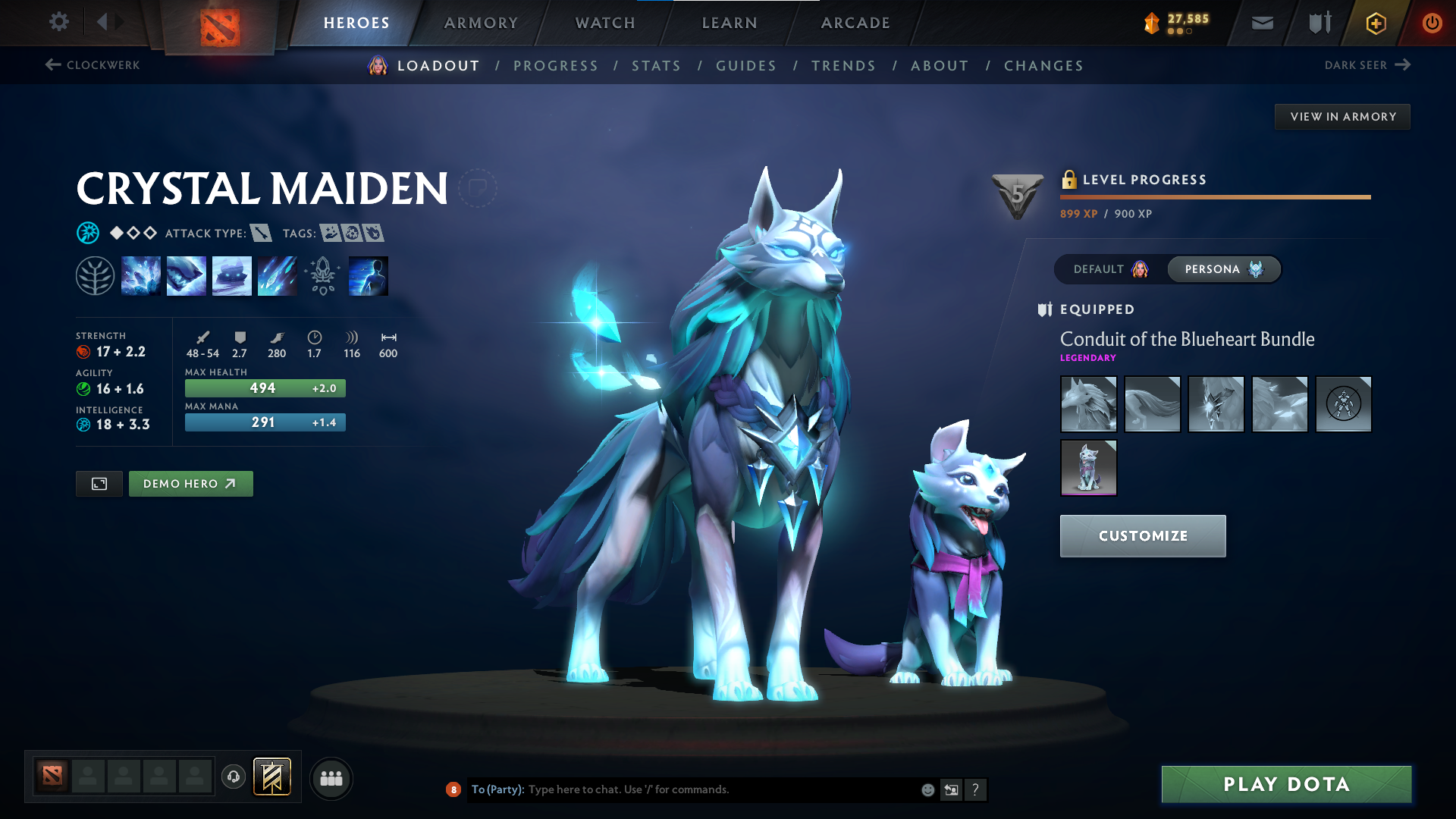
Task: Switch to the STATS tab
Action: pyautogui.click(x=655, y=65)
